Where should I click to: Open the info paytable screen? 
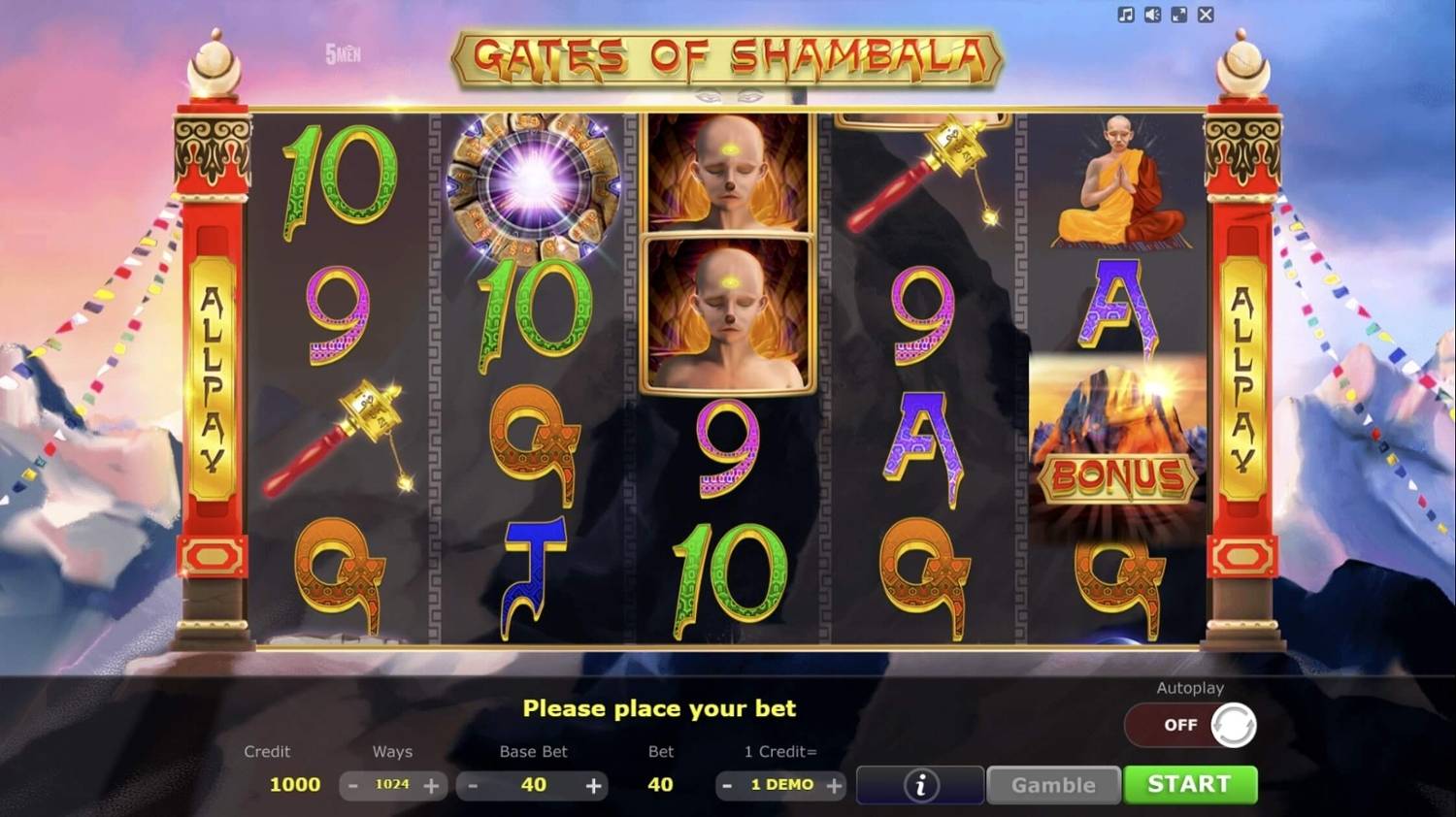pyautogui.click(x=919, y=785)
